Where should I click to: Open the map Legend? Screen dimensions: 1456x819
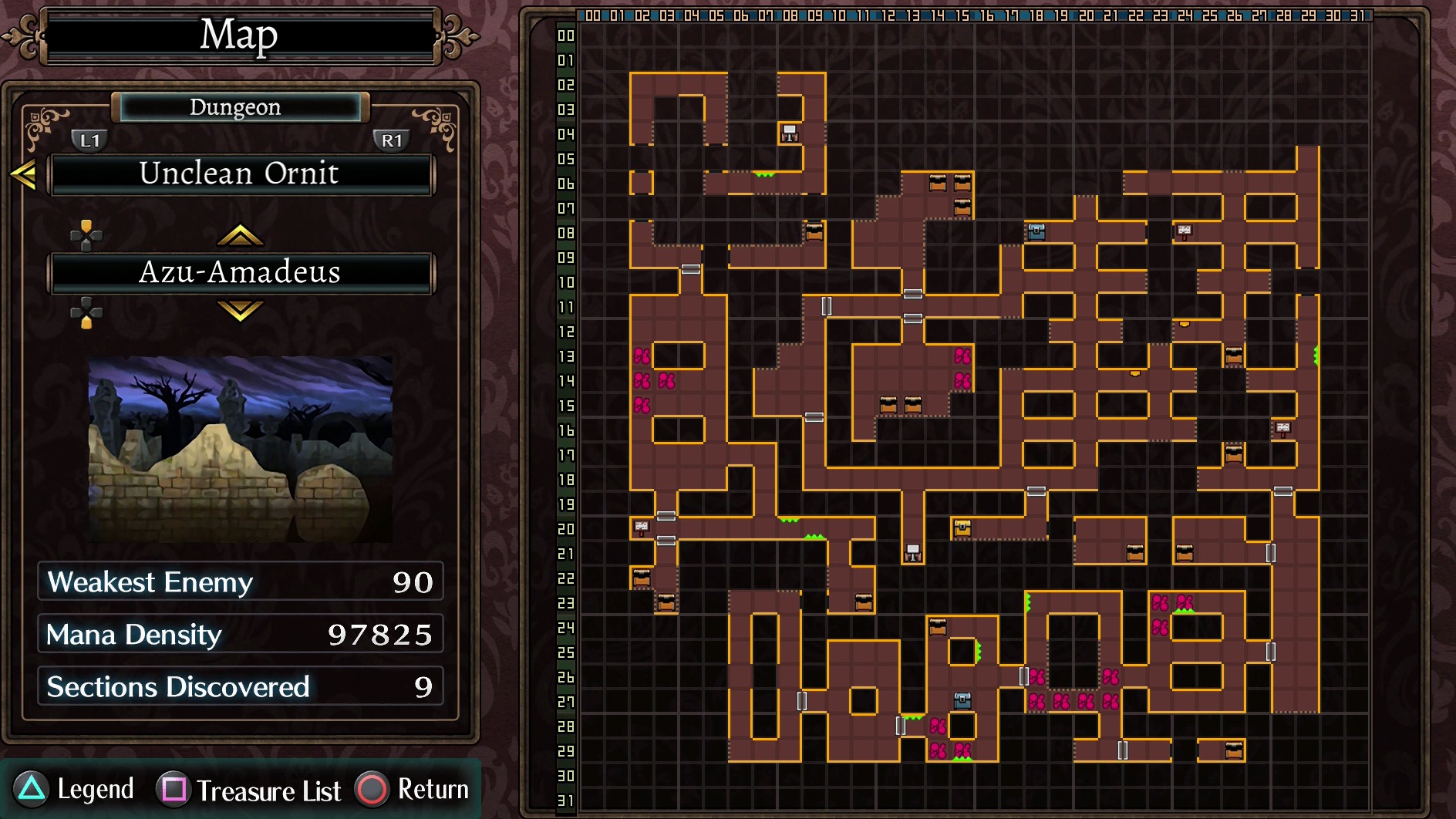75,789
